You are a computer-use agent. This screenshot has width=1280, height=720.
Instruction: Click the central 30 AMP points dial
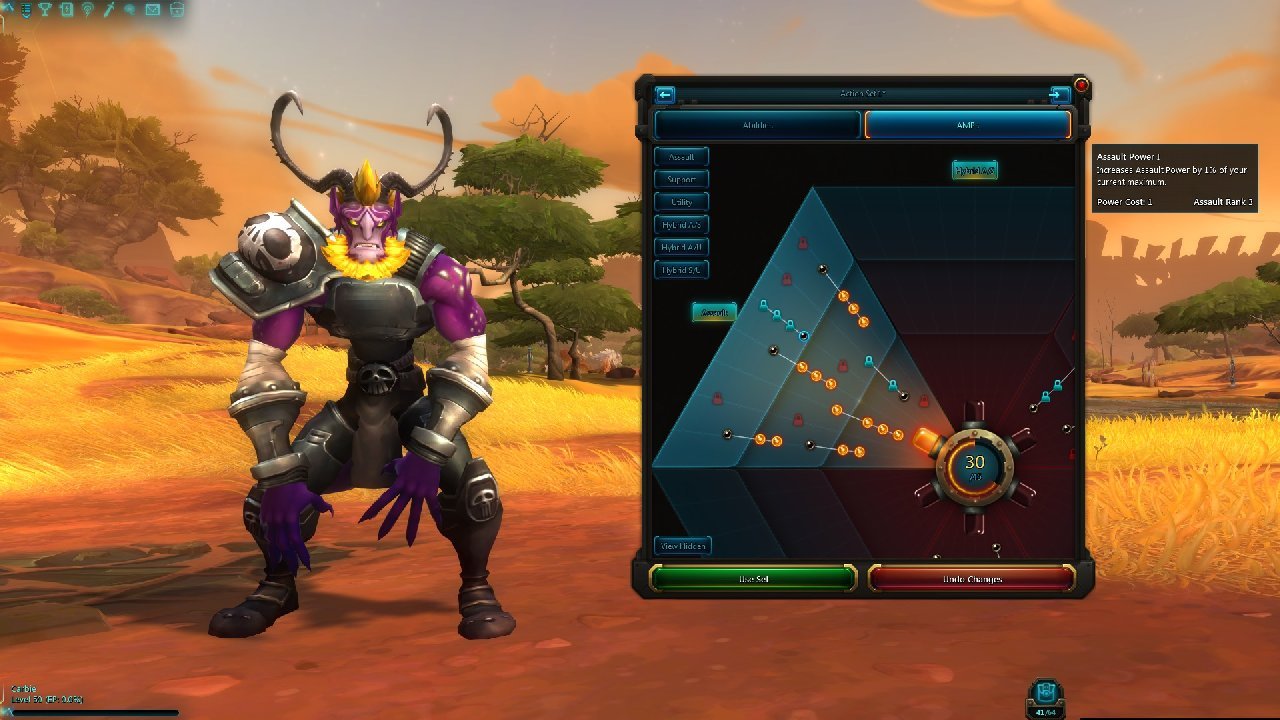974,465
